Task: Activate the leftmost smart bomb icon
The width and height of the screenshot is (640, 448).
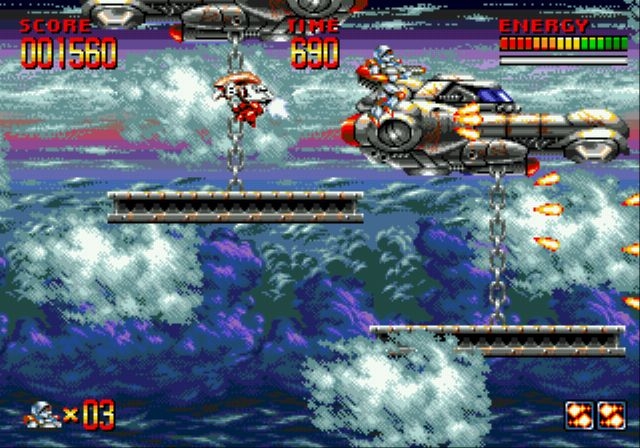Action: point(580,414)
